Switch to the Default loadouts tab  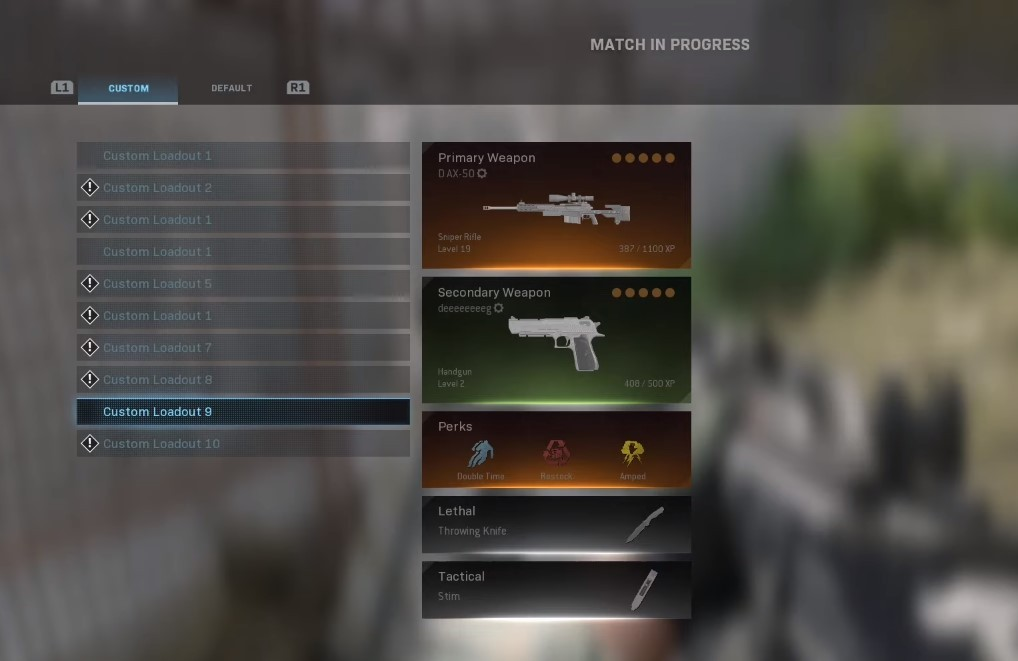click(x=231, y=88)
